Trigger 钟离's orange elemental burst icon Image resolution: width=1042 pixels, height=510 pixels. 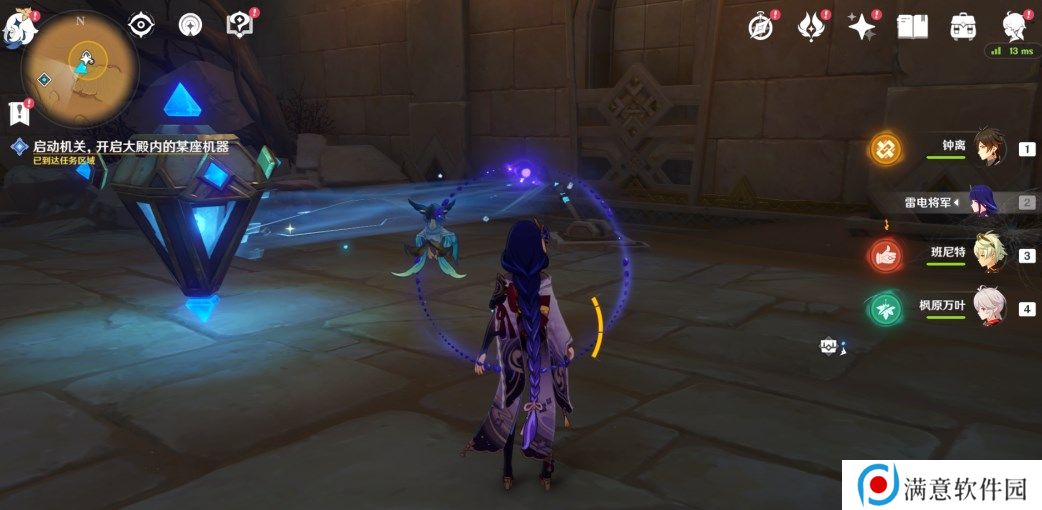pos(885,149)
